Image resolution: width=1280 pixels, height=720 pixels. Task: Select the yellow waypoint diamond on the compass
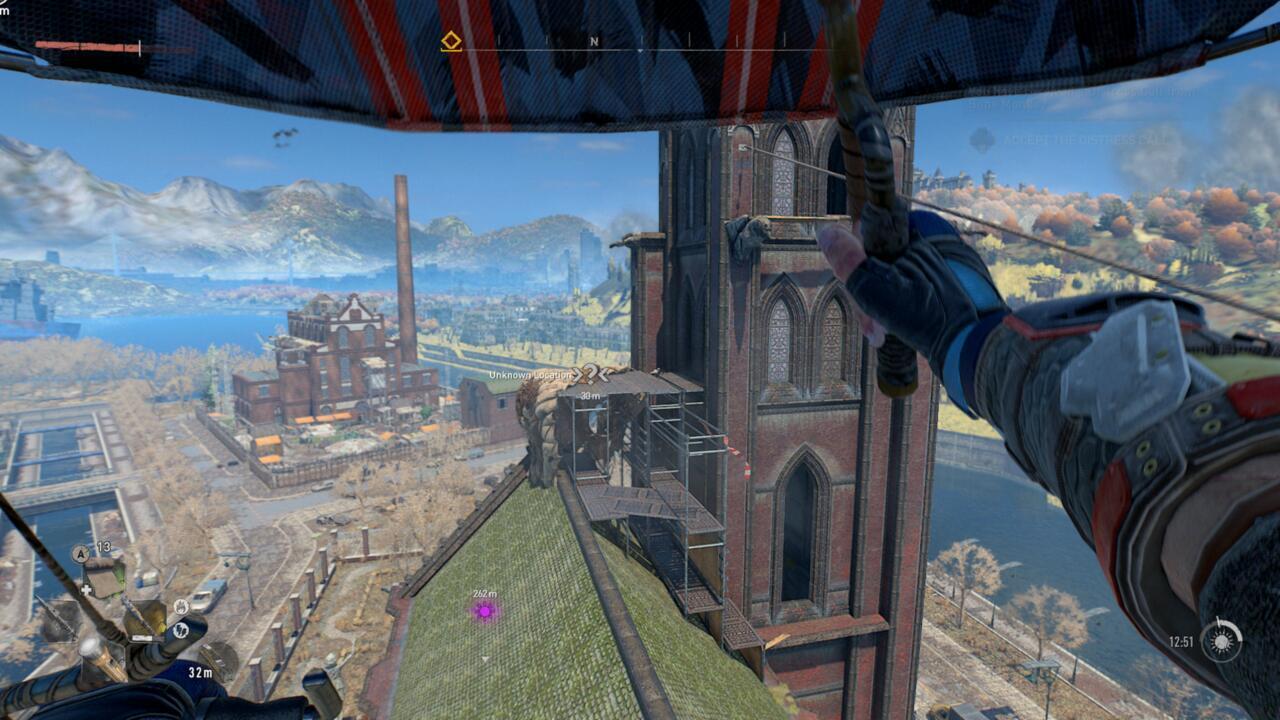pos(450,41)
